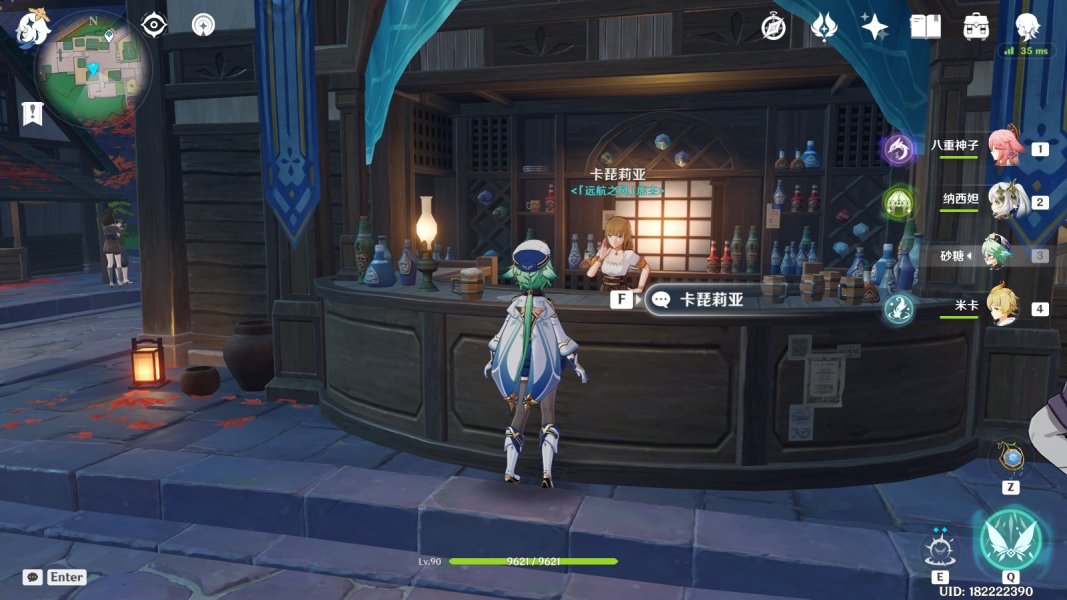The image size is (1067, 600).
Task: Open the winged battle pass icon
Action: tap(824, 27)
